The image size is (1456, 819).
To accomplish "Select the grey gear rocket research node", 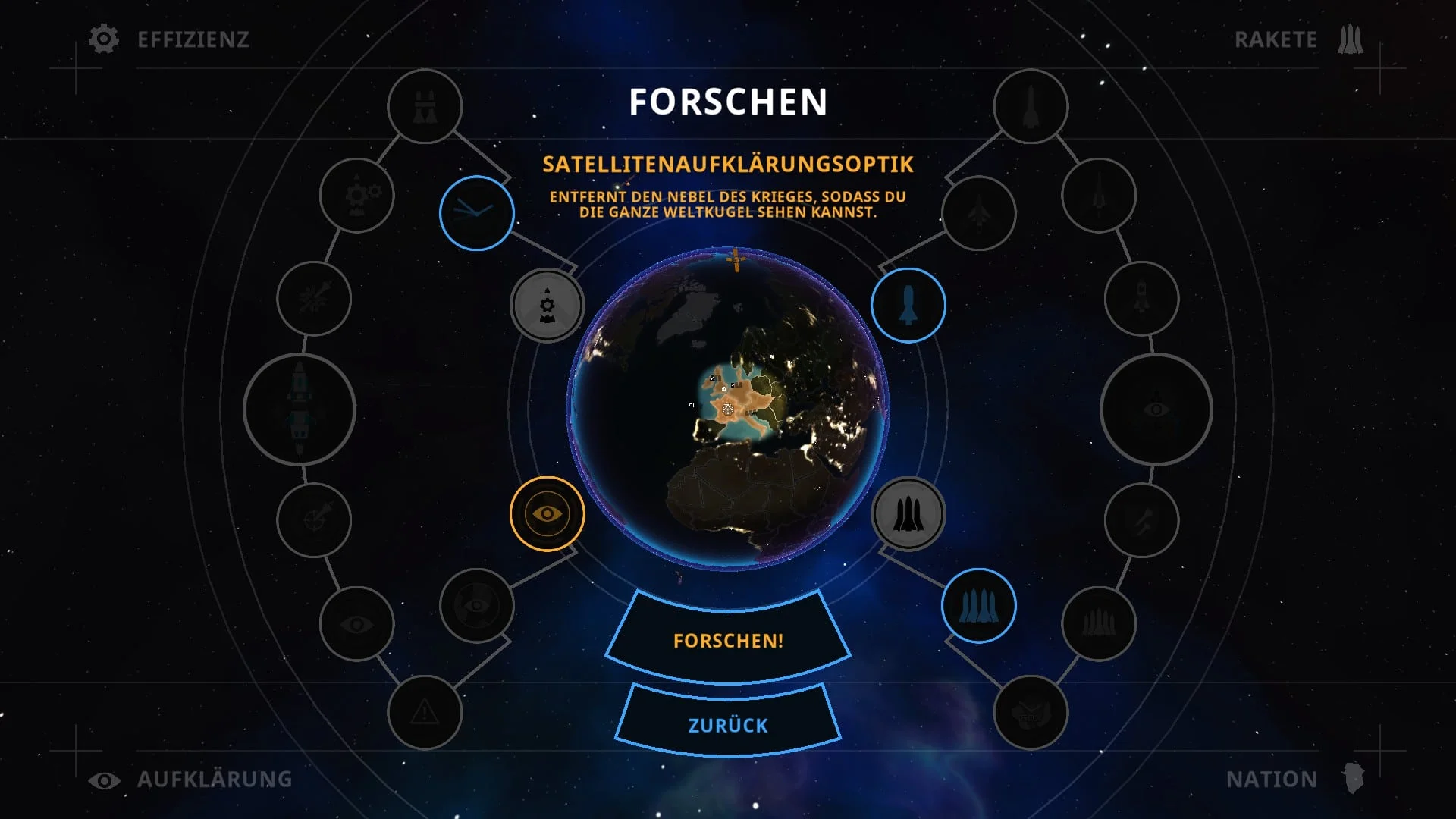I will (547, 306).
